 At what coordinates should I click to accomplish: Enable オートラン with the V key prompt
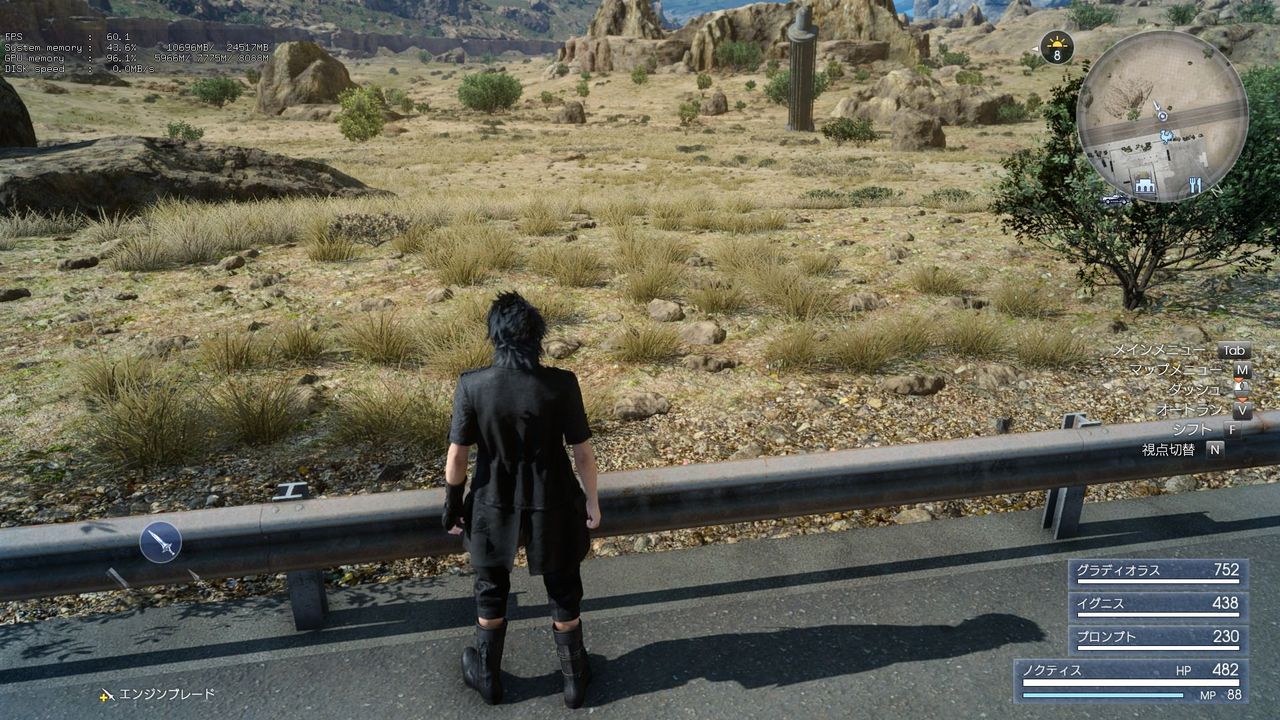(1243, 410)
